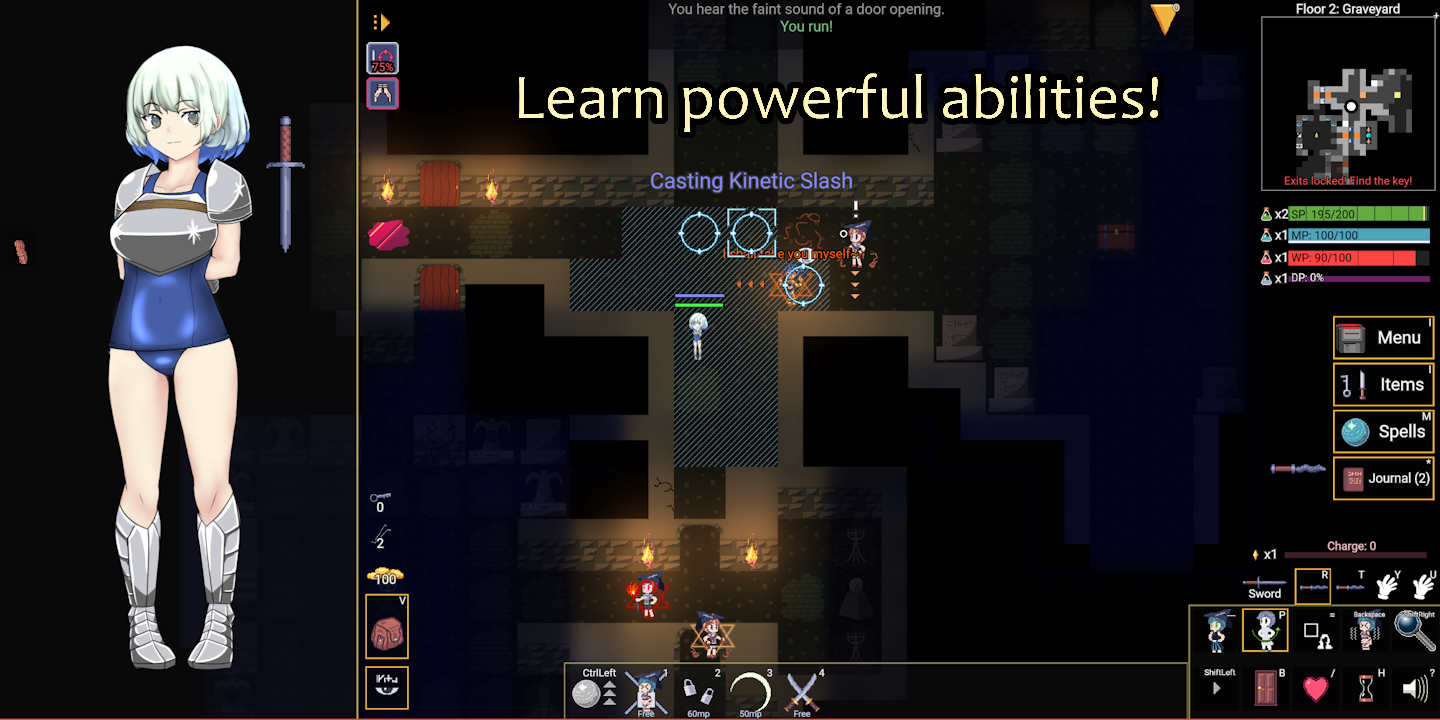Click the ShiftLeft advance arrow
This screenshot has width=1440, height=720.
[x=1216, y=688]
